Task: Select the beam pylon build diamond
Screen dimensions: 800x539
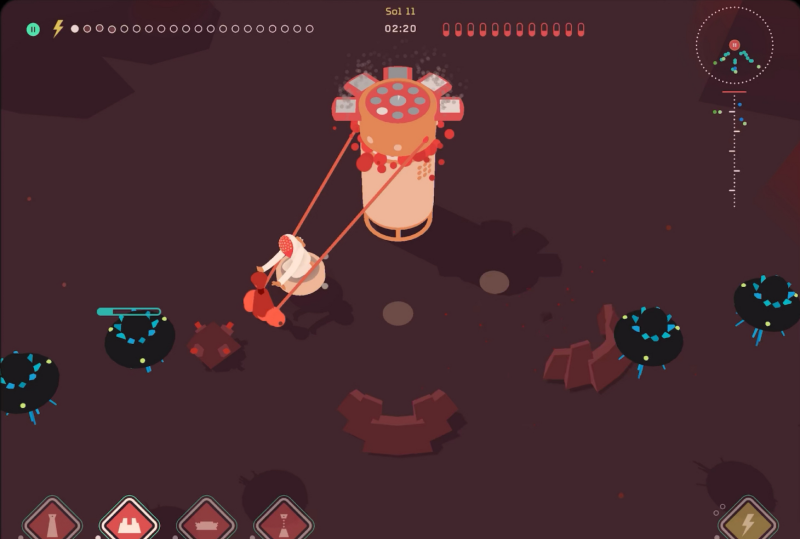Action: coord(284,522)
